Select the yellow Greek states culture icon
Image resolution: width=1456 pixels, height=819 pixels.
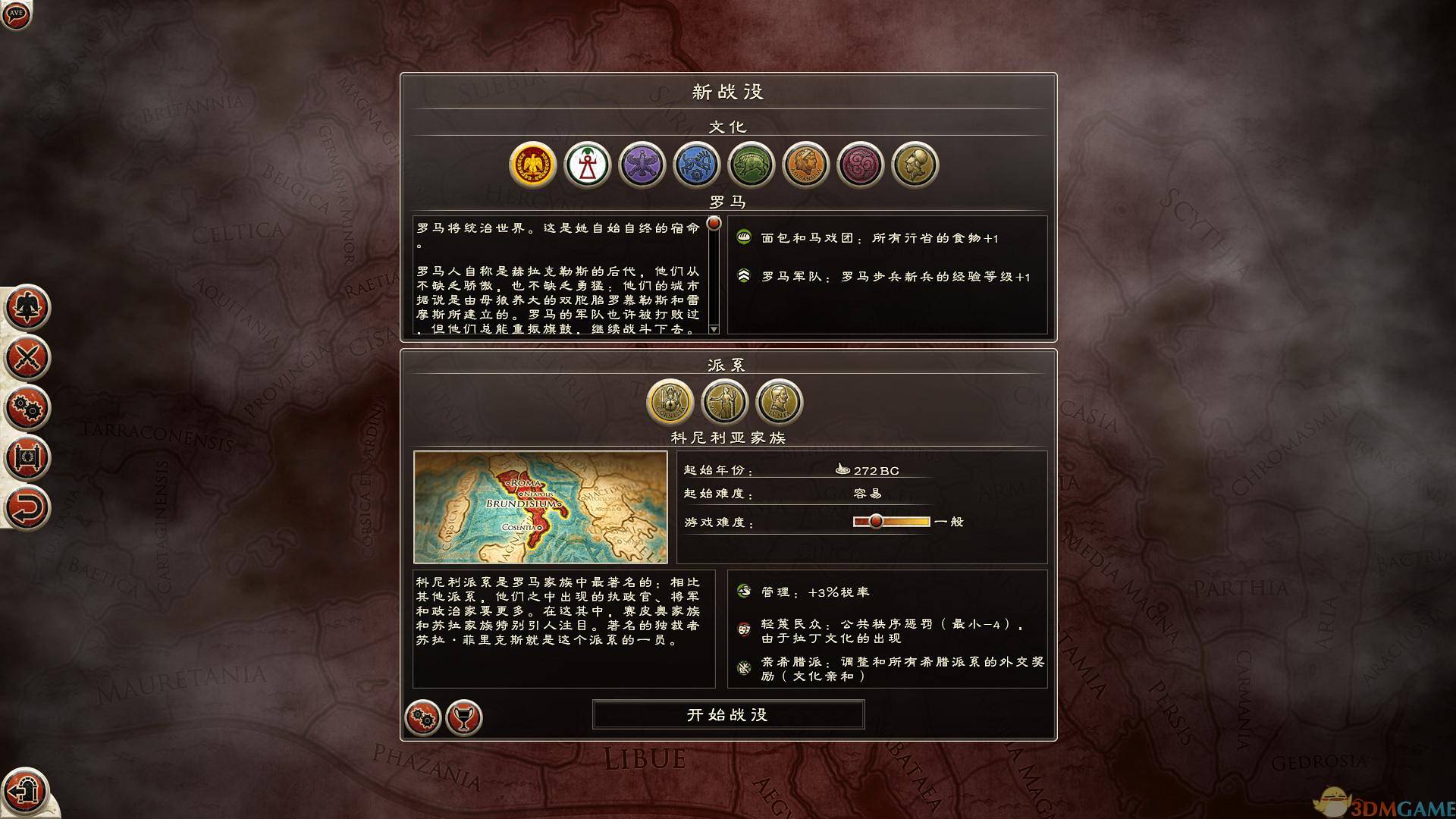point(915,165)
